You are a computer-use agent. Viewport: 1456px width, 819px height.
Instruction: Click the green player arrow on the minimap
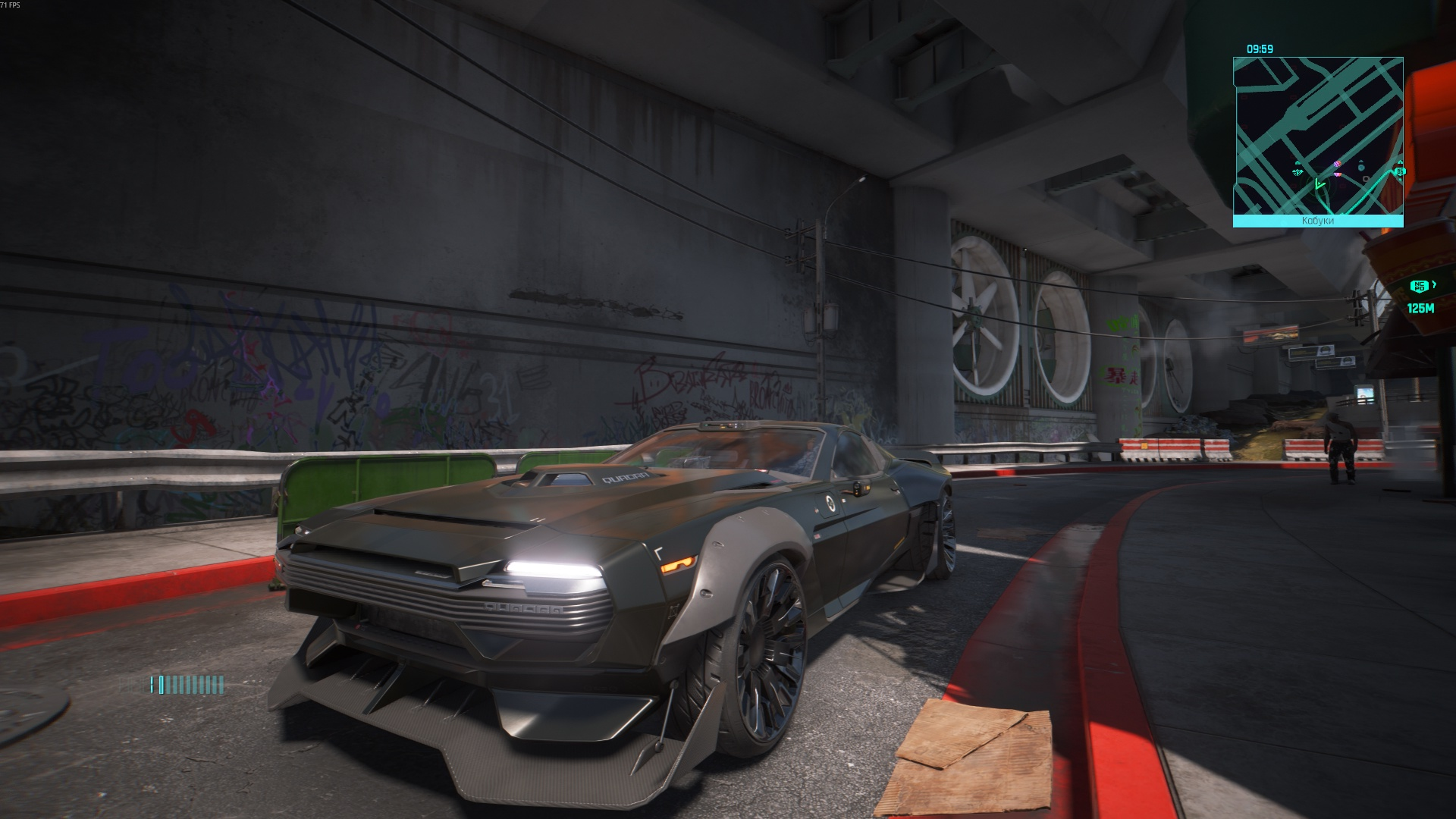[x=1319, y=184]
